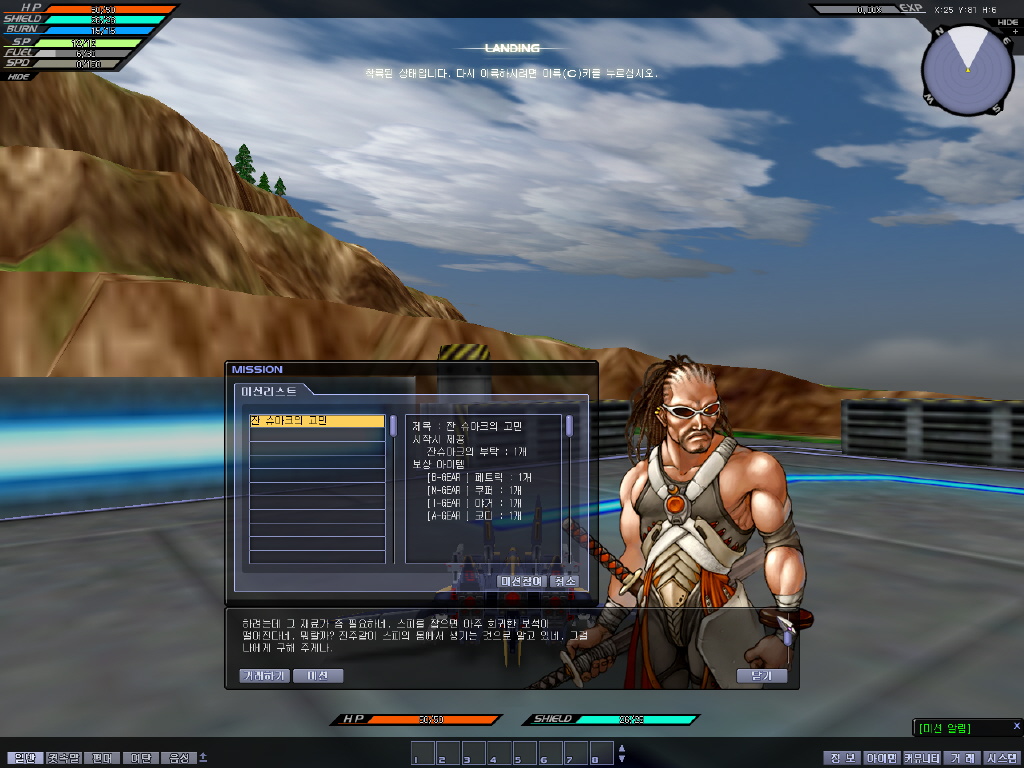Choose the 미션 dialogue option

(x=318, y=676)
